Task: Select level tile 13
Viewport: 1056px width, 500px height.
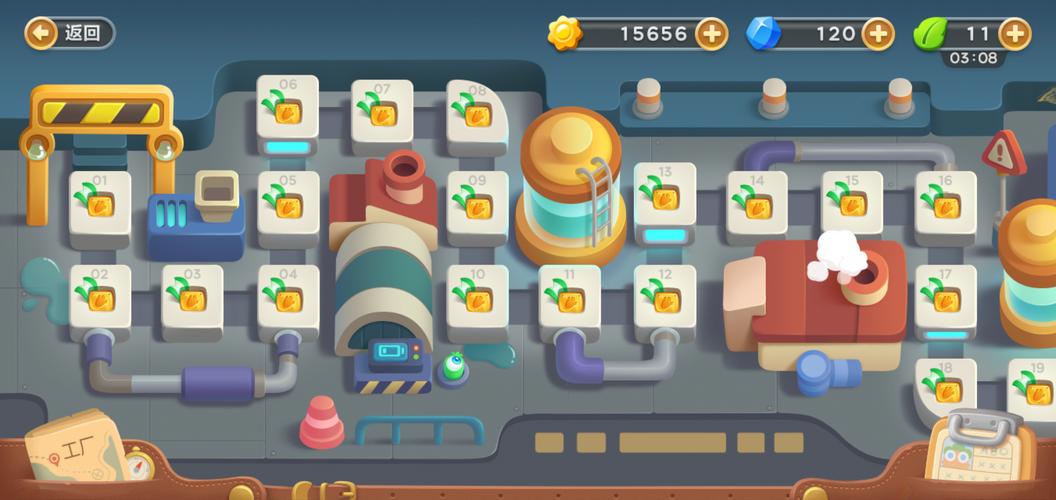Action: click(665, 197)
